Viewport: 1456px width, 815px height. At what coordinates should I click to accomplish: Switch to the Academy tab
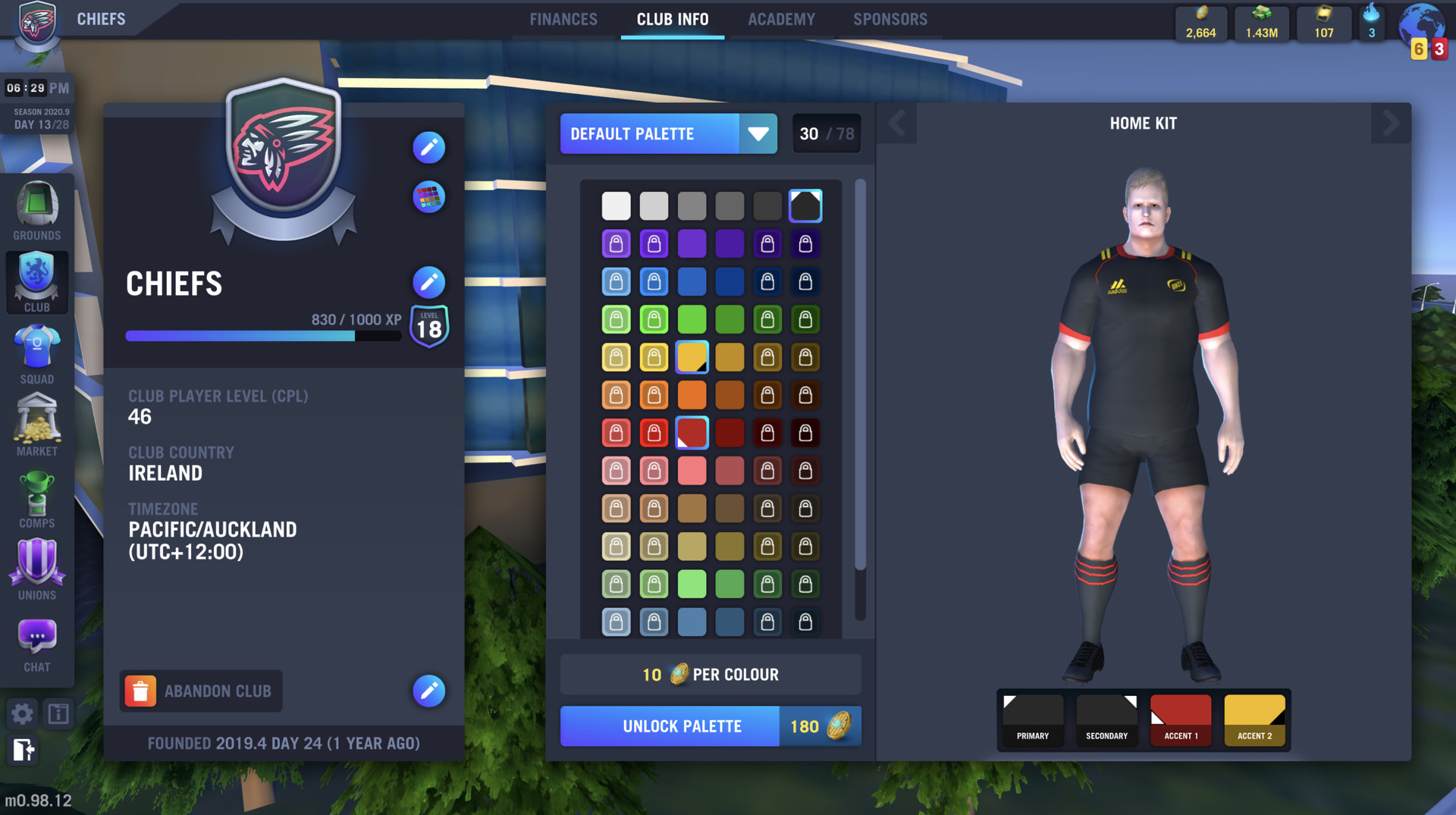point(781,19)
